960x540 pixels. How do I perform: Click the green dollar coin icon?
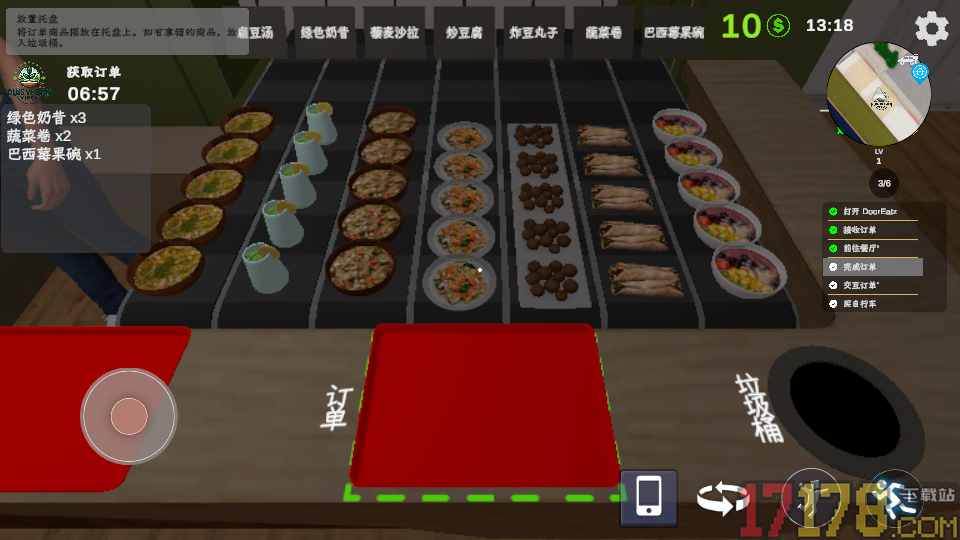(778, 26)
